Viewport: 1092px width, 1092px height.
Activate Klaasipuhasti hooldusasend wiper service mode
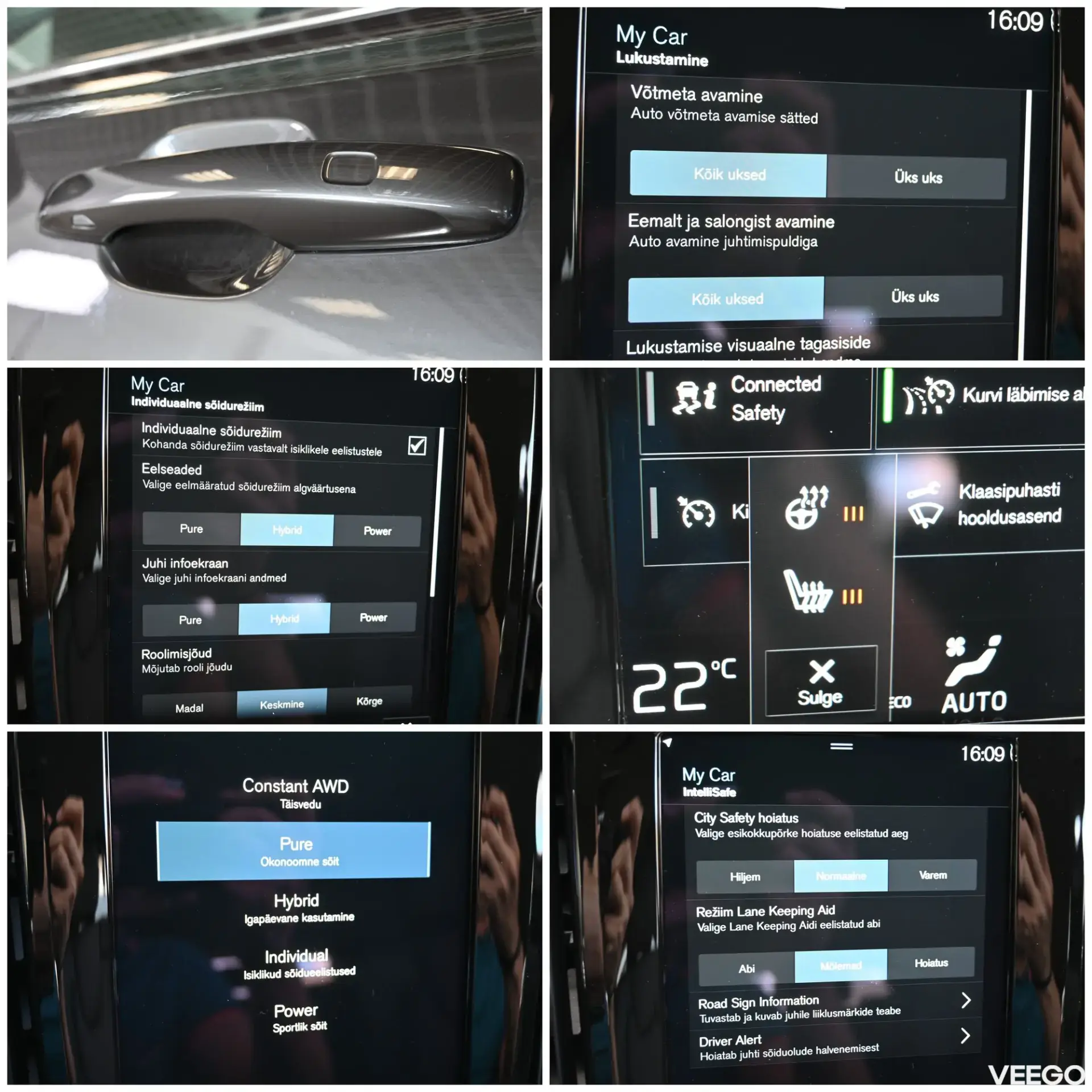pos(990,504)
